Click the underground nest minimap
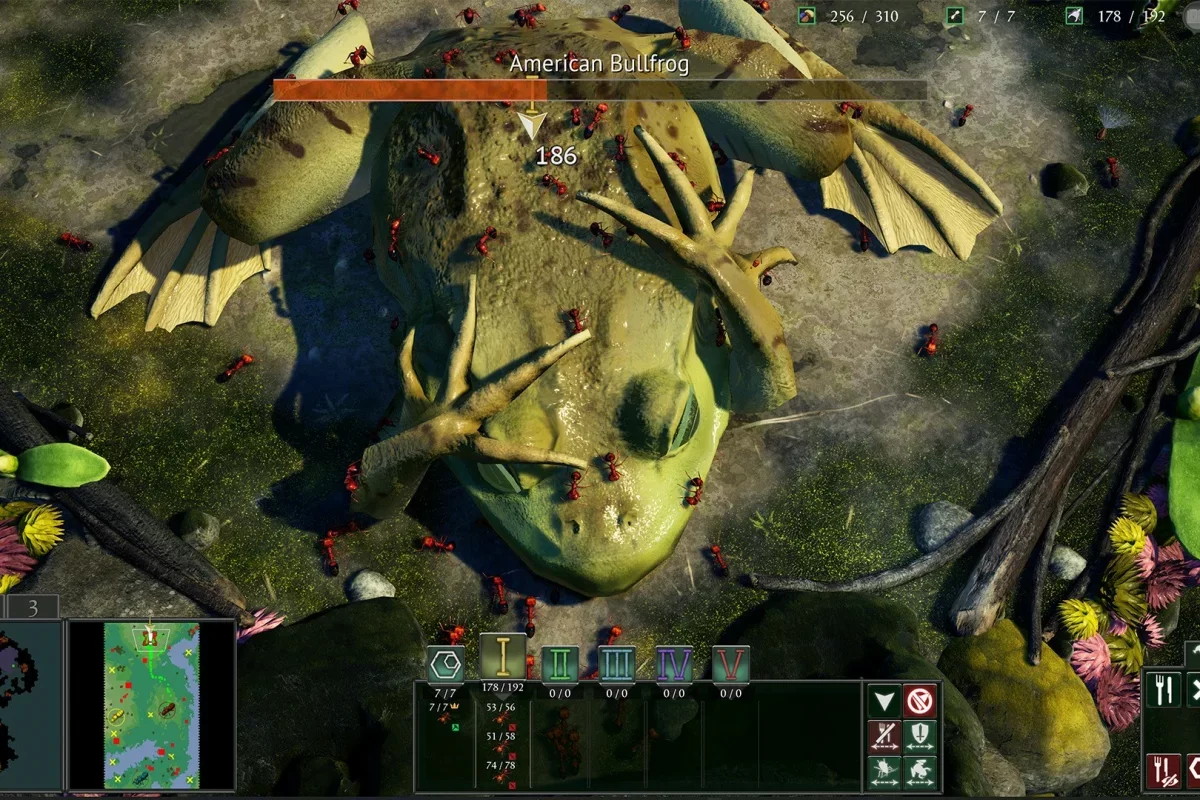The image size is (1200, 800). coord(30,704)
